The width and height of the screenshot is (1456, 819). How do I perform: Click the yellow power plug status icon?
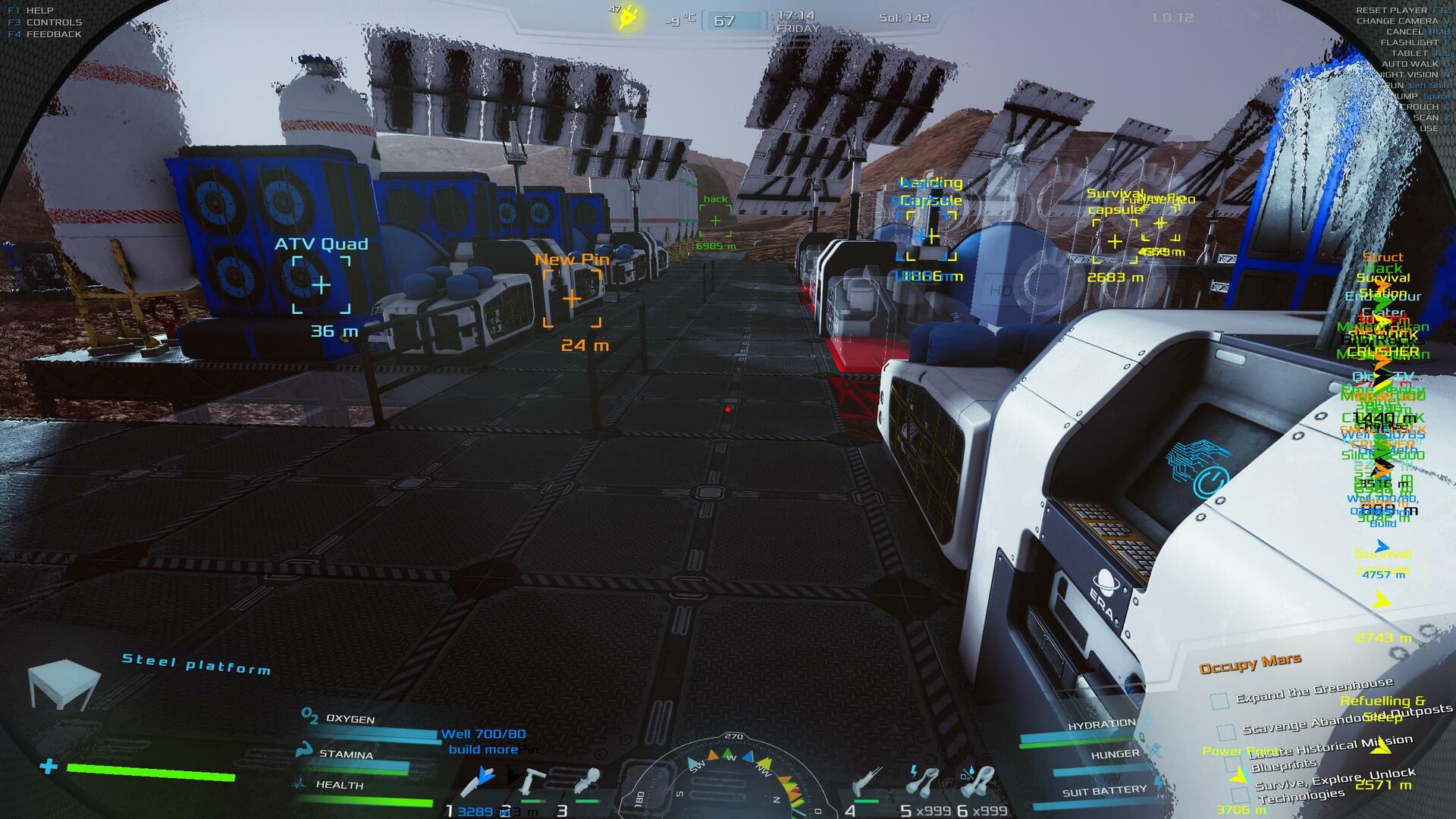pyautogui.click(x=629, y=17)
